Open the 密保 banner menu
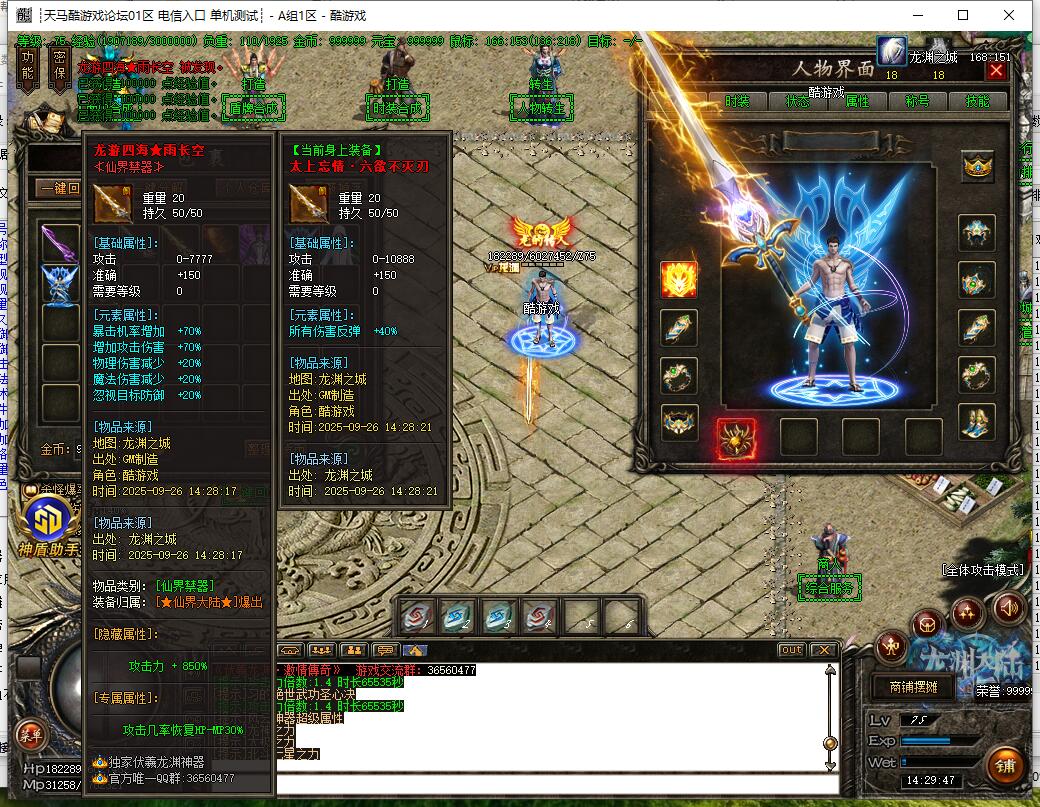 click(60, 66)
